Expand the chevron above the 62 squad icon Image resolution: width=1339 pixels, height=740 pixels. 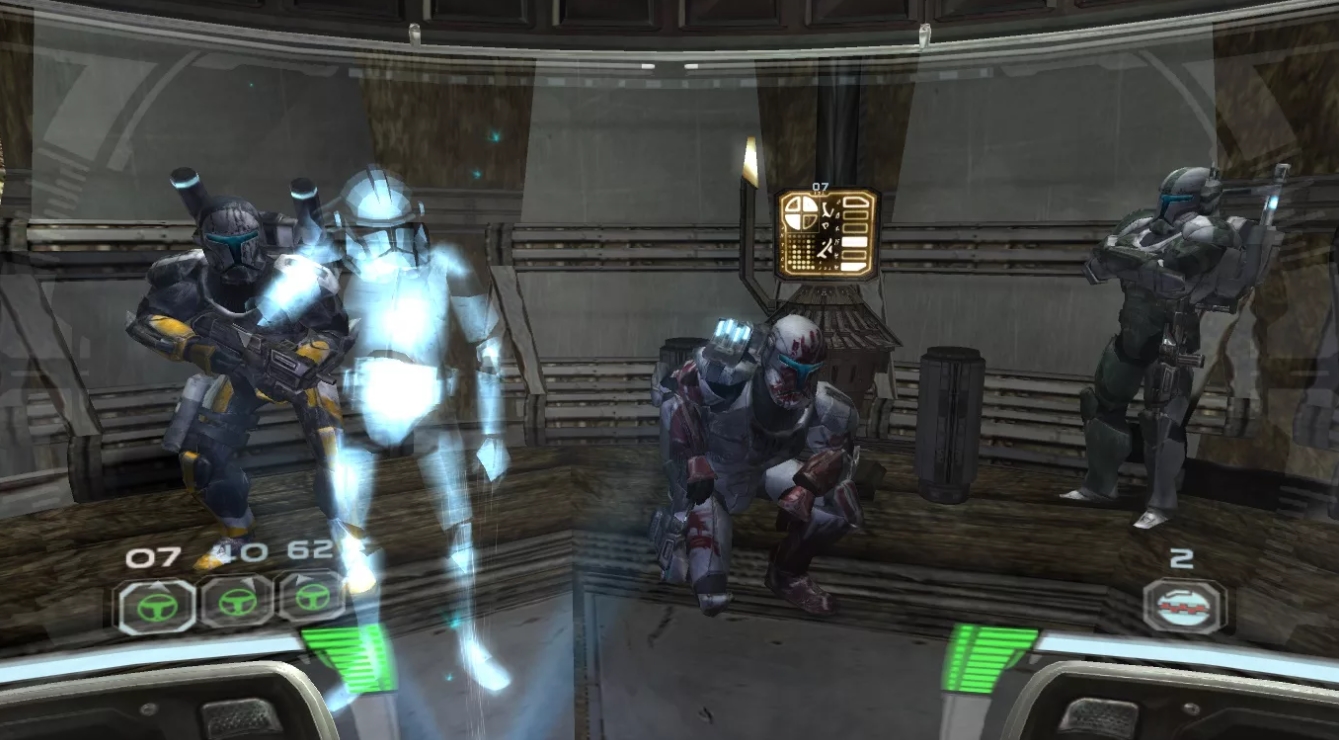pos(302,578)
